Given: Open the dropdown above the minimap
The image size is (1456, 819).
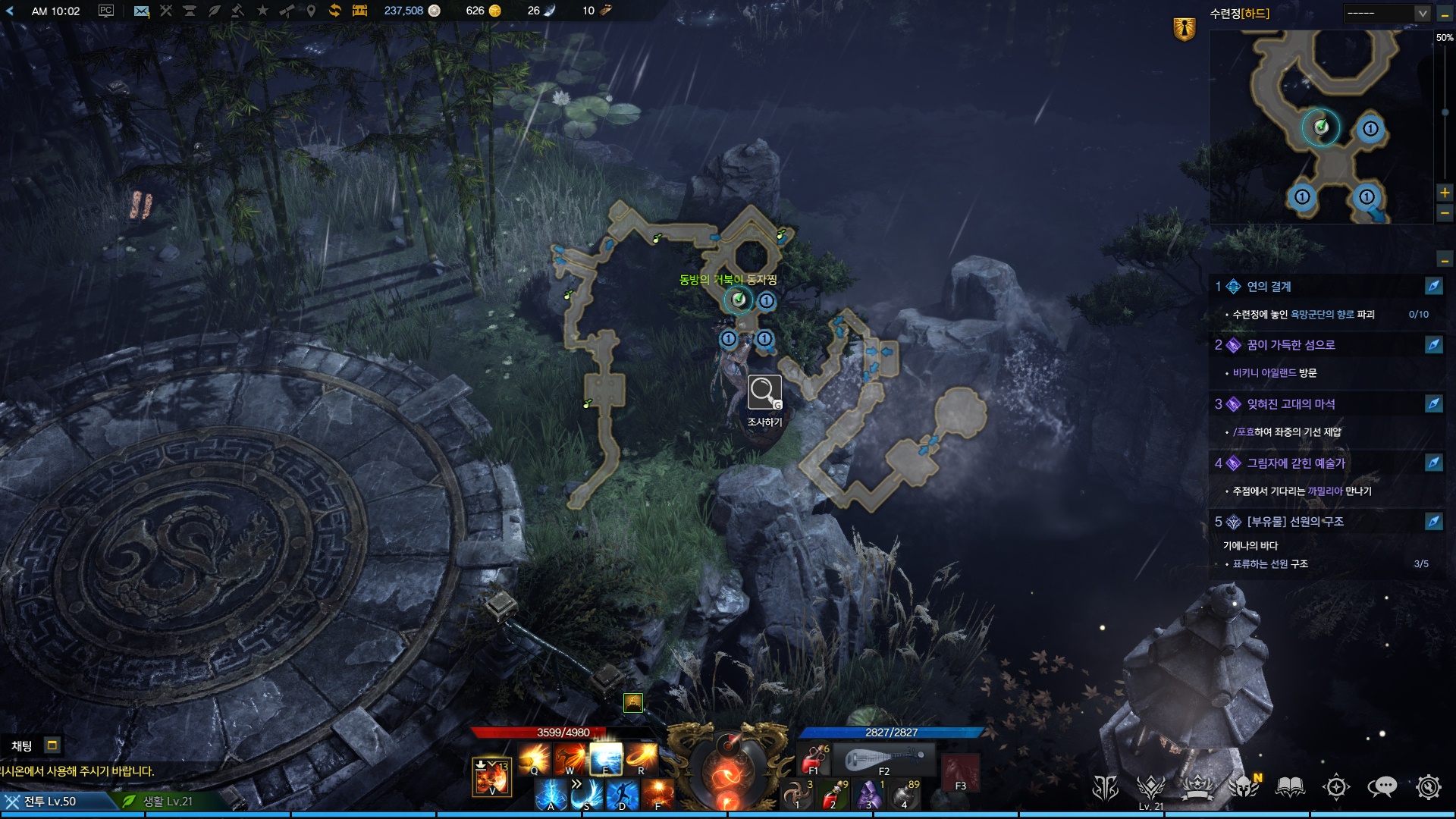Looking at the screenshot, I should coord(1387,13).
